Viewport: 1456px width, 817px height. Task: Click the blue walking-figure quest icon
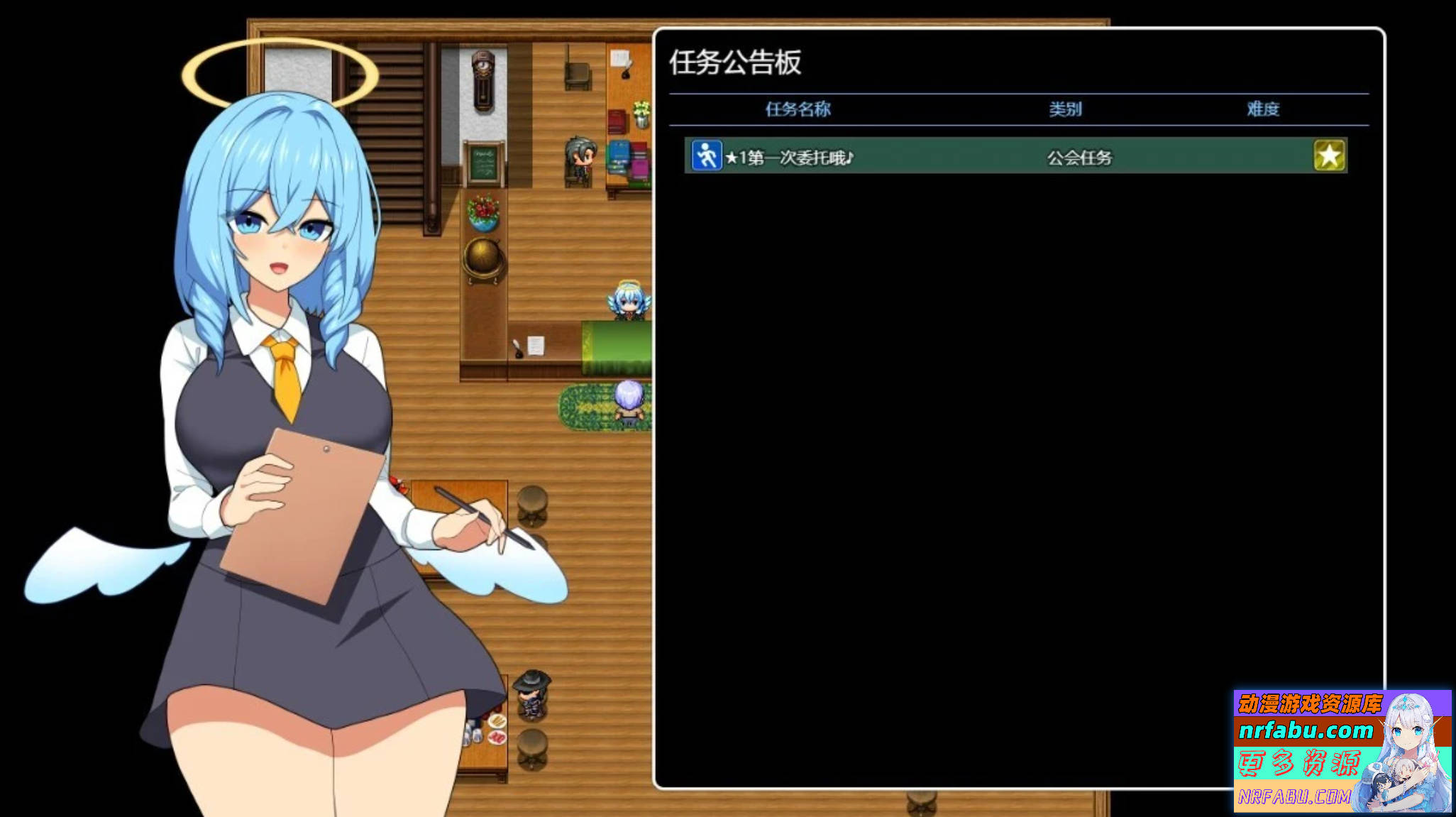tap(706, 155)
